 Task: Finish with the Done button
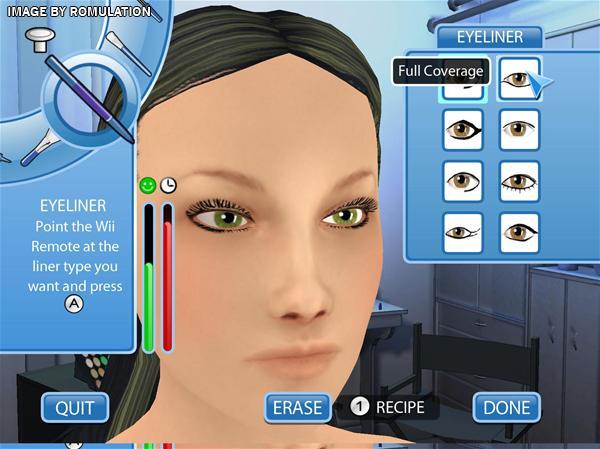click(x=506, y=407)
